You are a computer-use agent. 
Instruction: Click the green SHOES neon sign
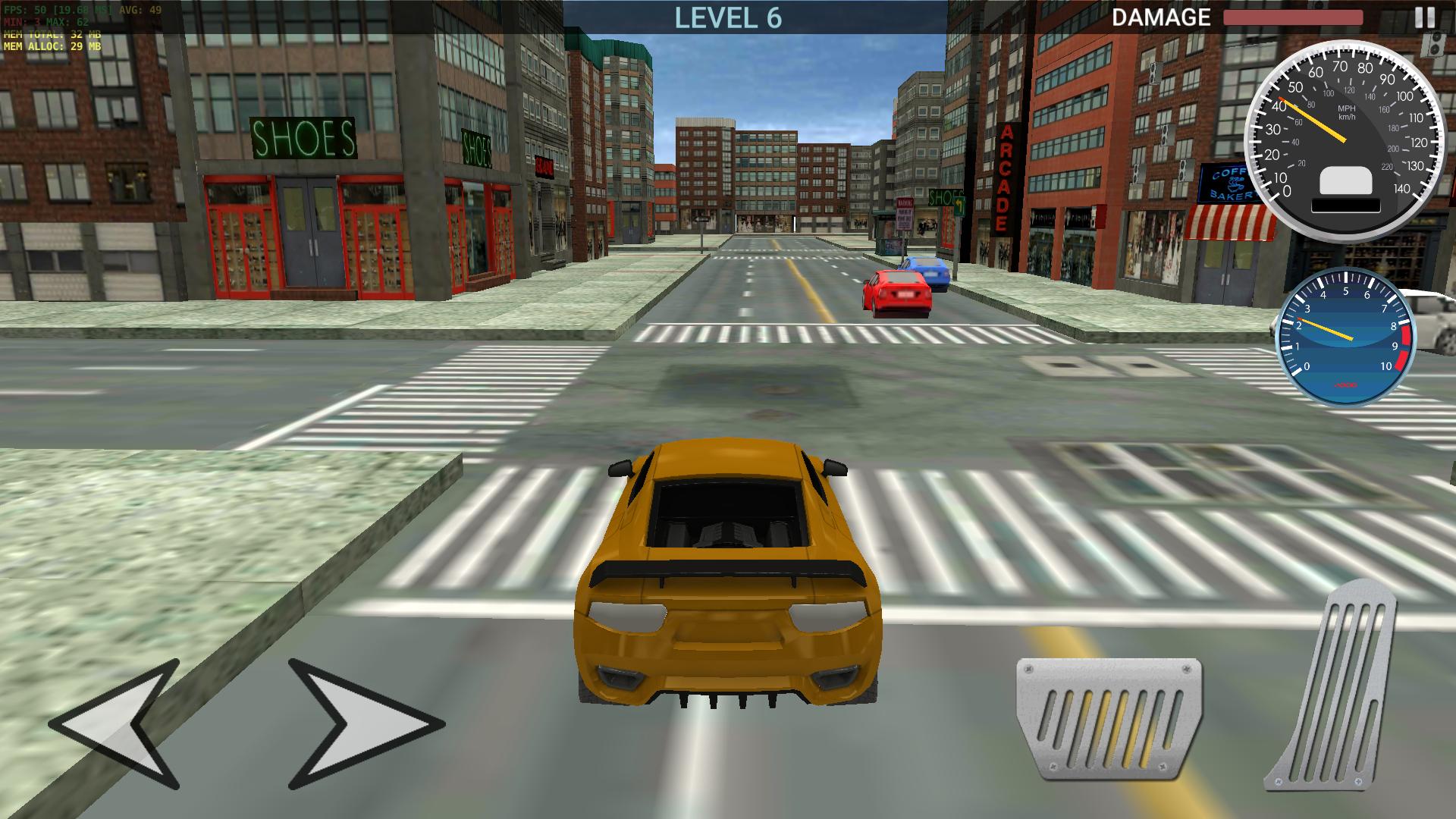click(302, 136)
